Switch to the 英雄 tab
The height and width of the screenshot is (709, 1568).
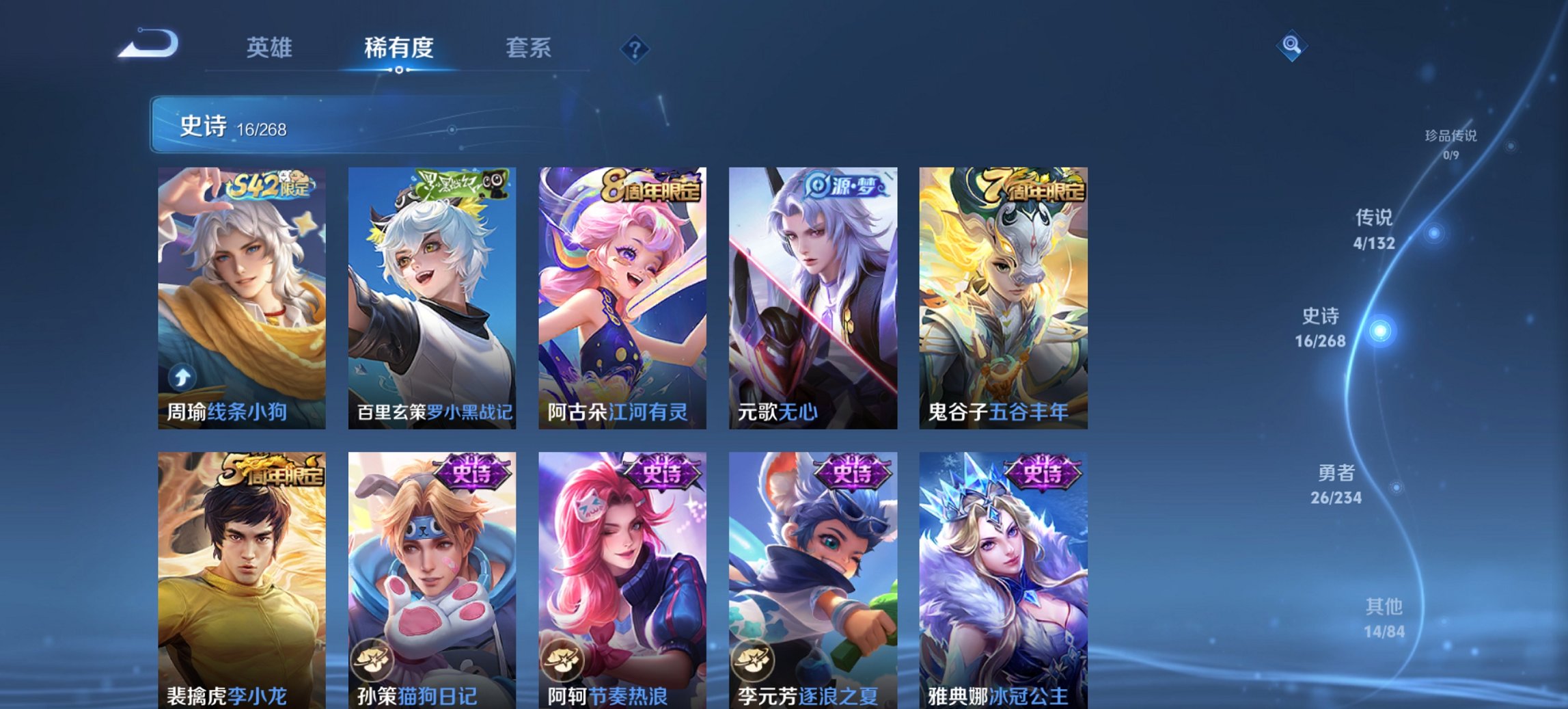271,48
